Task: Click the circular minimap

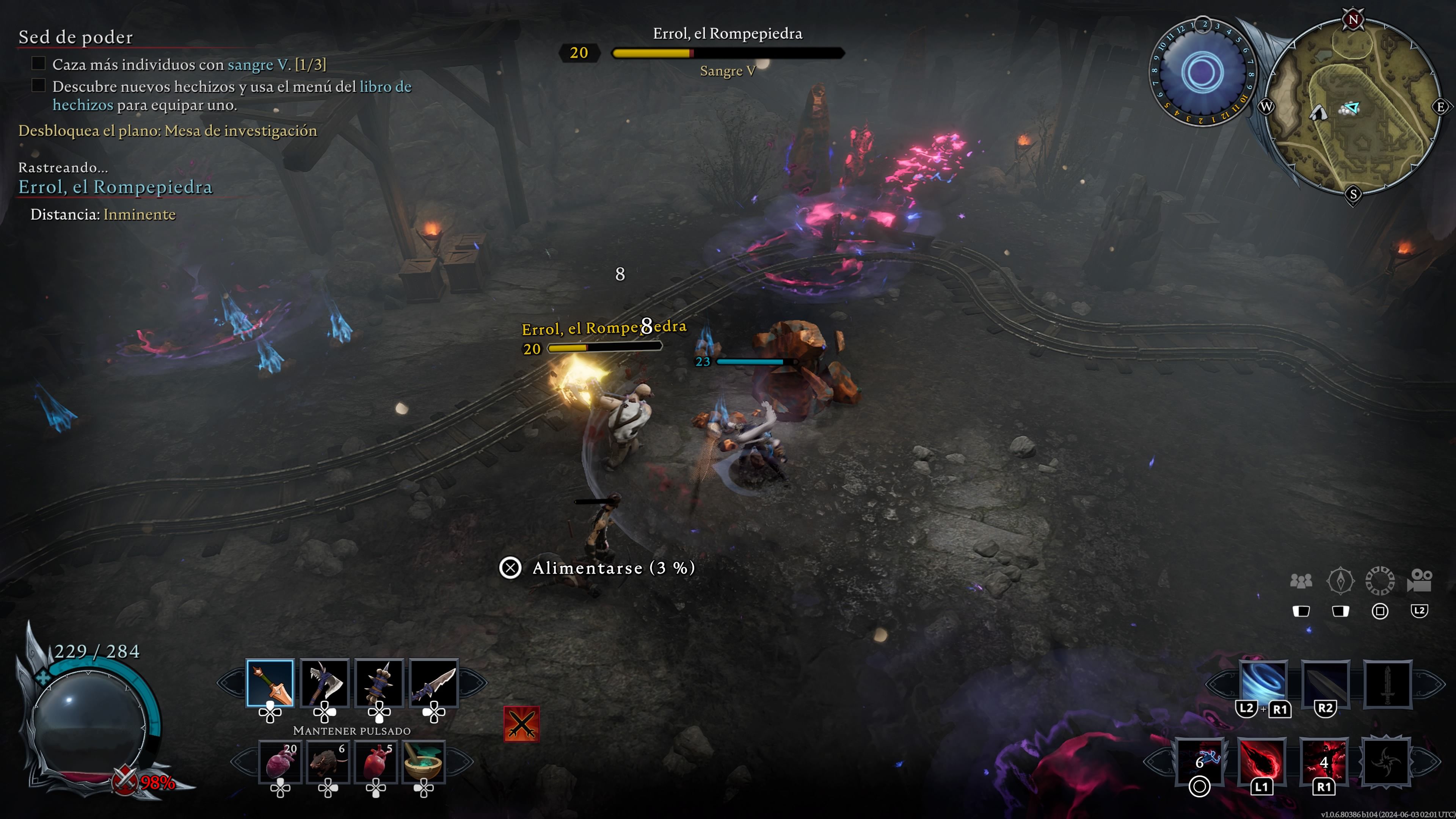Action: [x=1353, y=107]
